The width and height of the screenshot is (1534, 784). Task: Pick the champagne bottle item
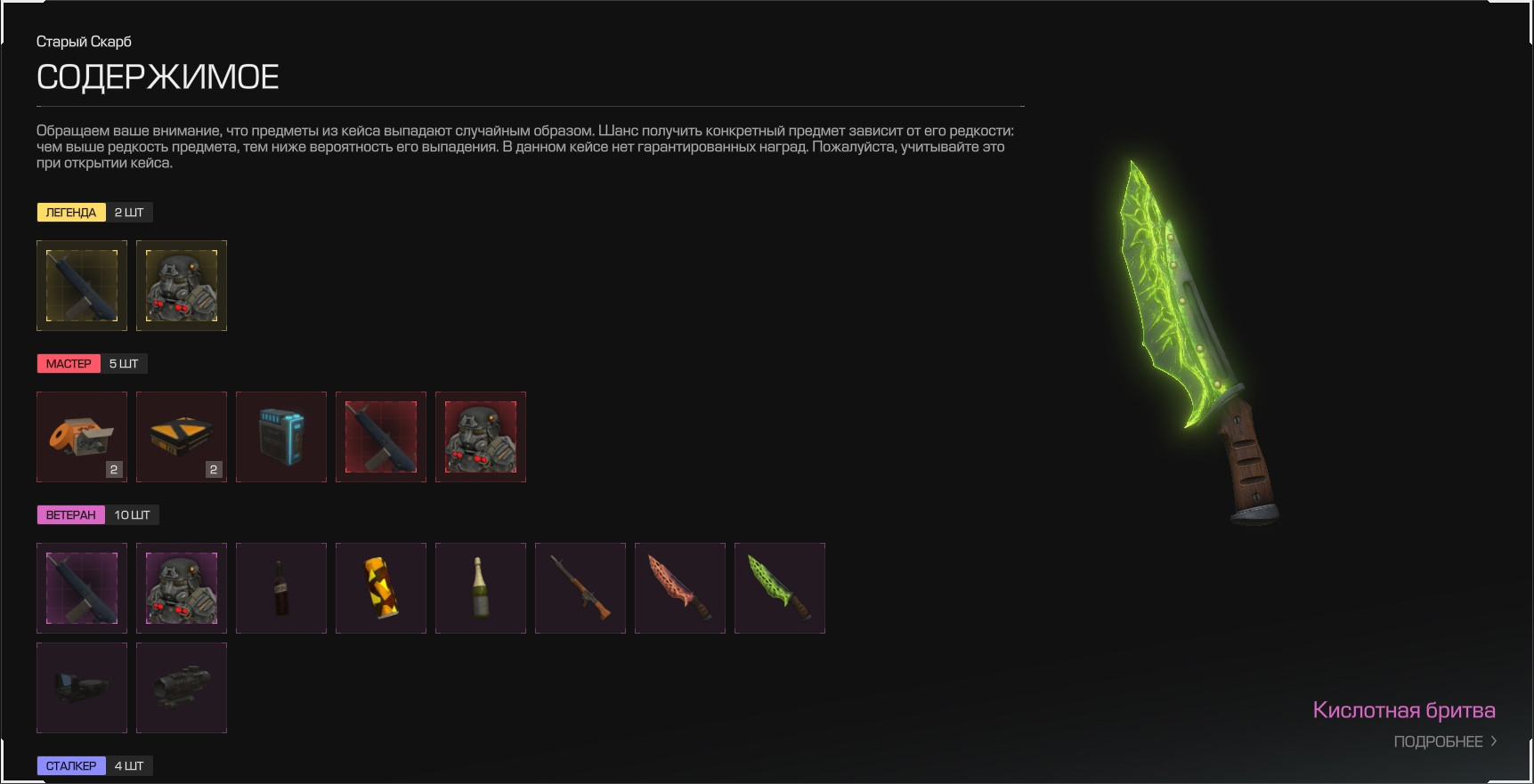(x=481, y=588)
